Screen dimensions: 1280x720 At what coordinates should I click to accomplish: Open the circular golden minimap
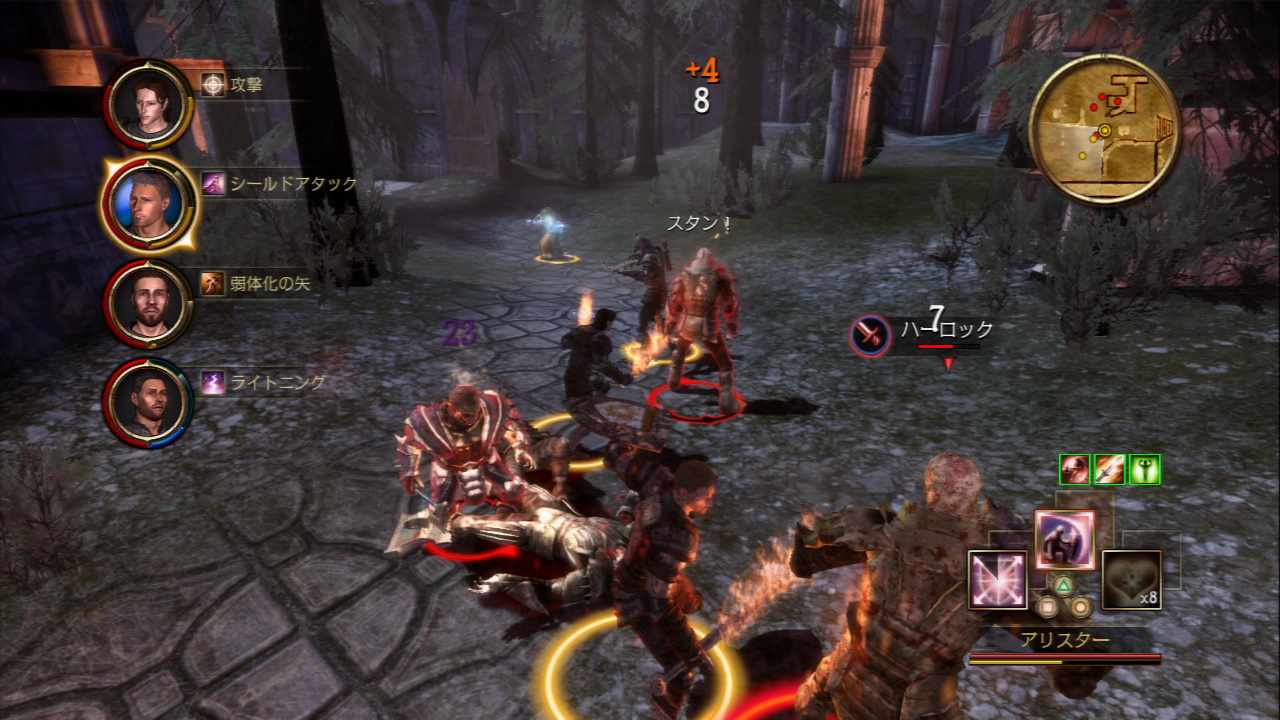[x=1104, y=129]
